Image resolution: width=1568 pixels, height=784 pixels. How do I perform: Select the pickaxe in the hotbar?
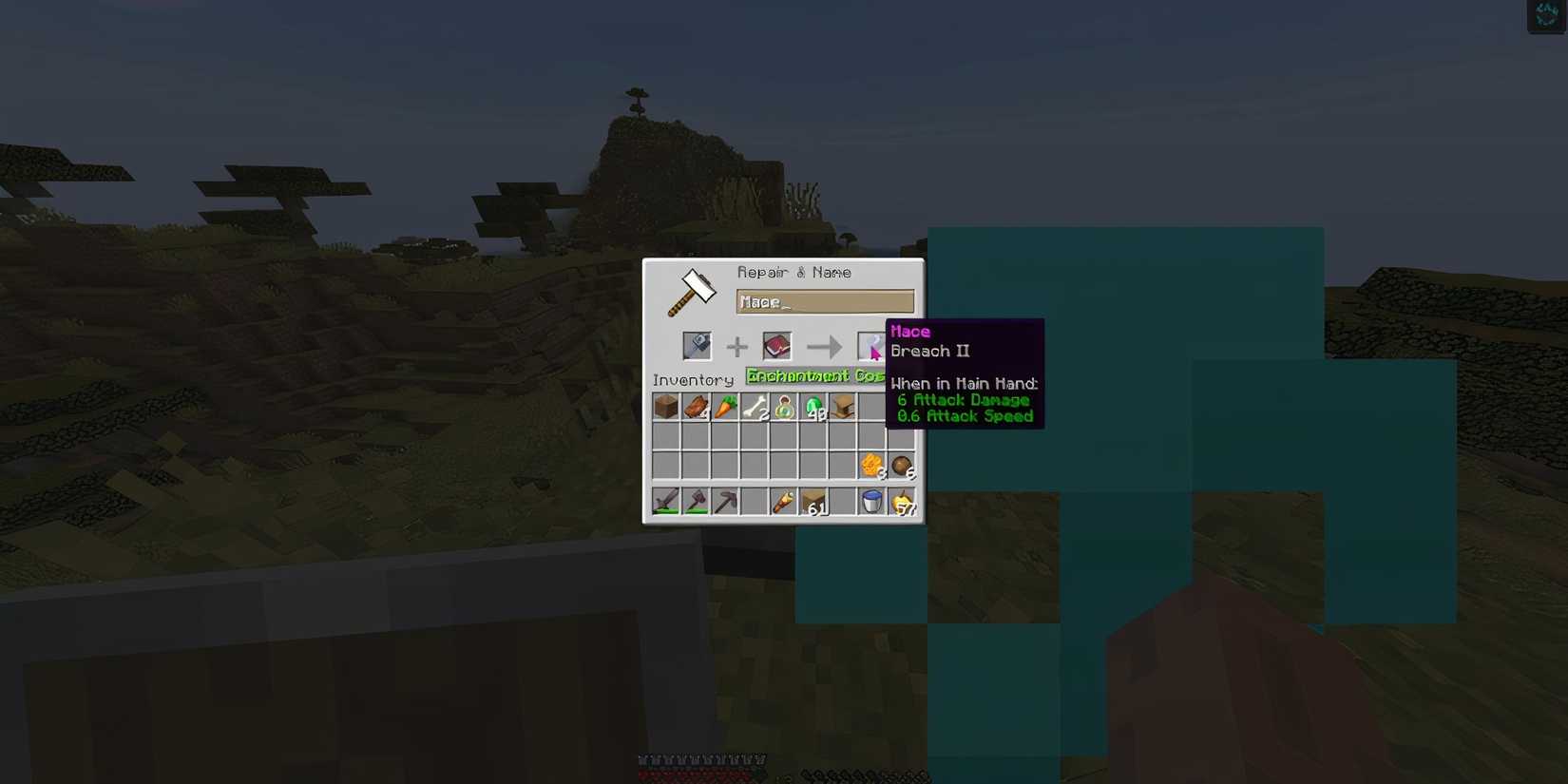tap(725, 501)
